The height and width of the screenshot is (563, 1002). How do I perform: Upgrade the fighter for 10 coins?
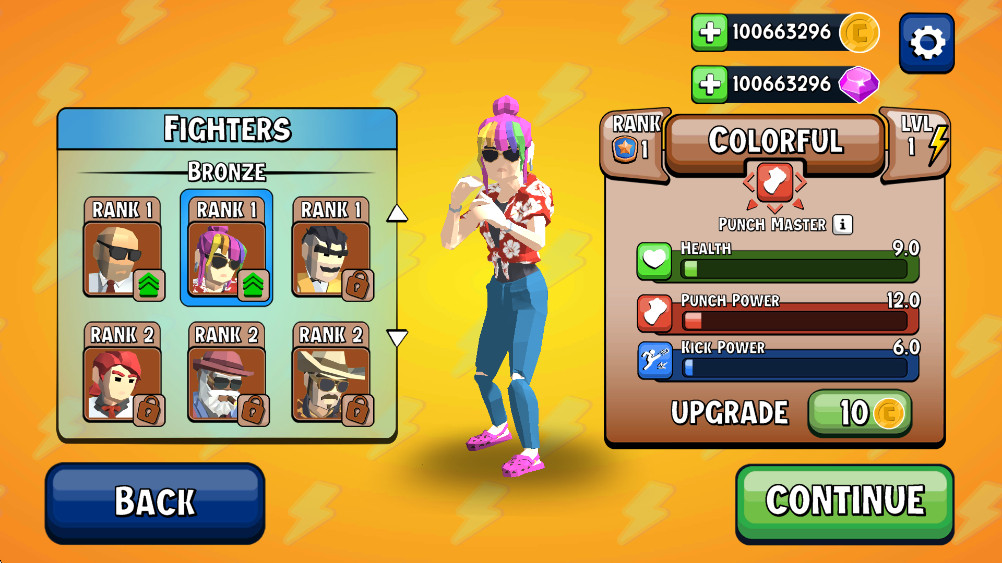(859, 413)
